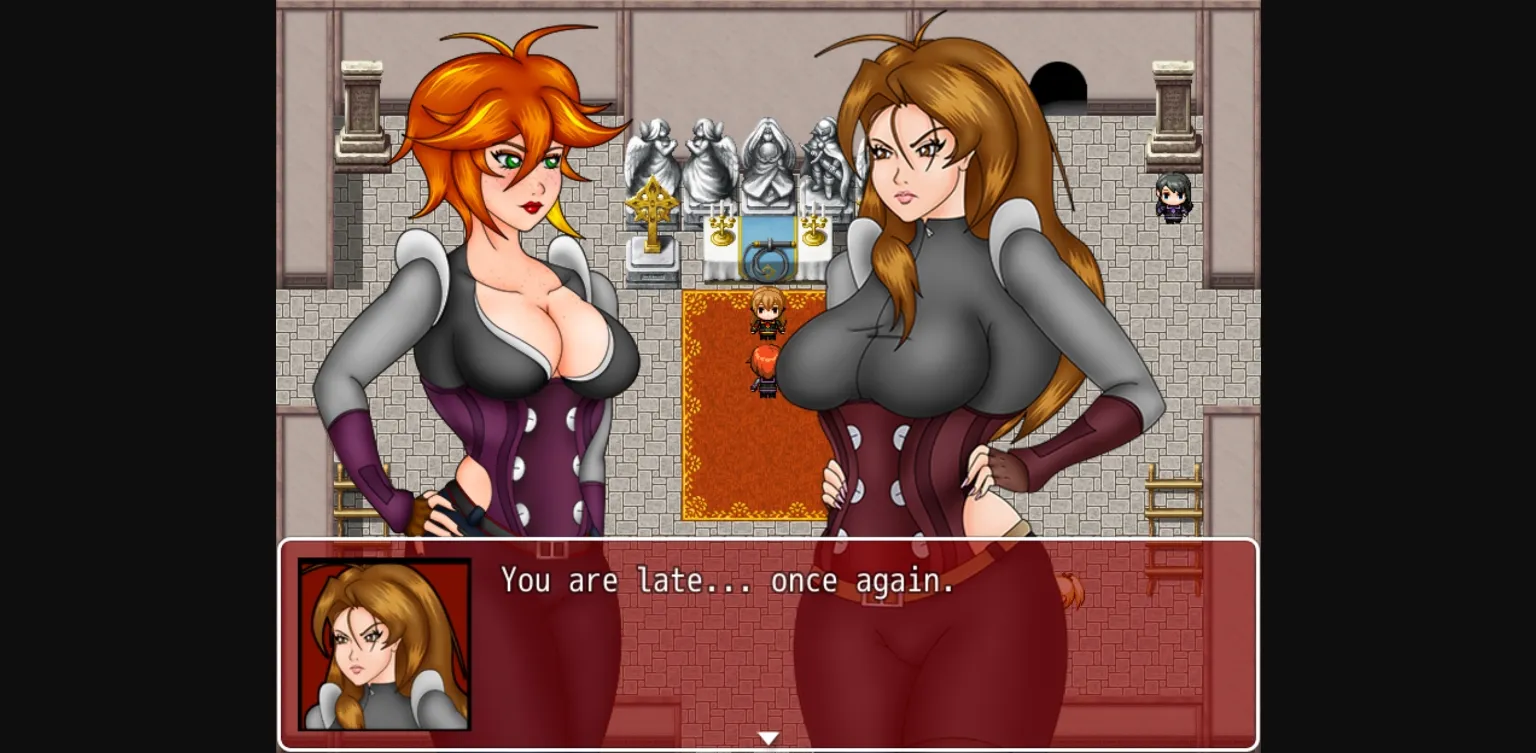This screenshot has width=1536, height=753.
Task: Click the brown-haired character's portrait in the dialogue box
Action: click(382, 644)
